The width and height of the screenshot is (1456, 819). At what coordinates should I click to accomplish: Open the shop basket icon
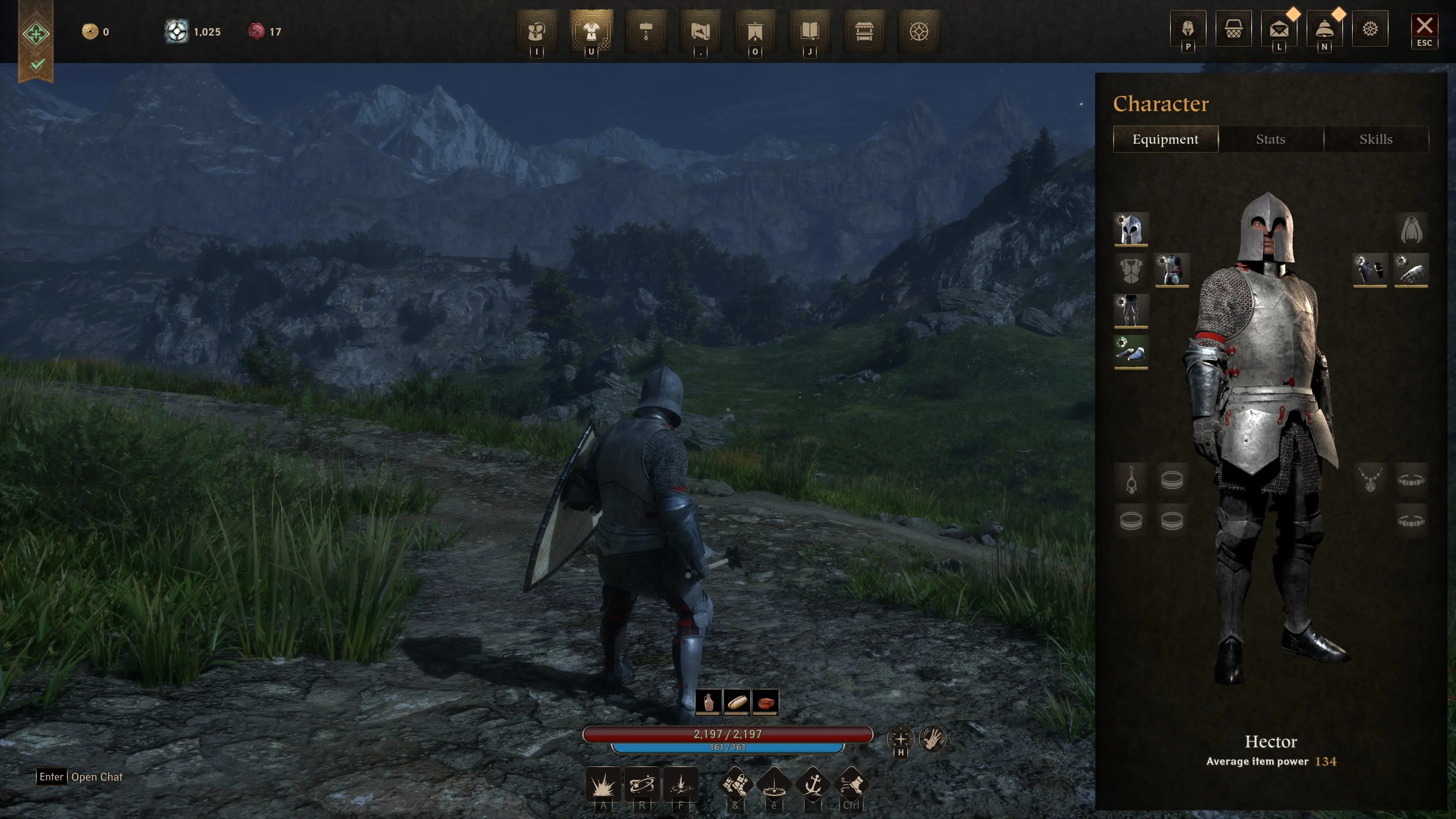(1233, 29)
